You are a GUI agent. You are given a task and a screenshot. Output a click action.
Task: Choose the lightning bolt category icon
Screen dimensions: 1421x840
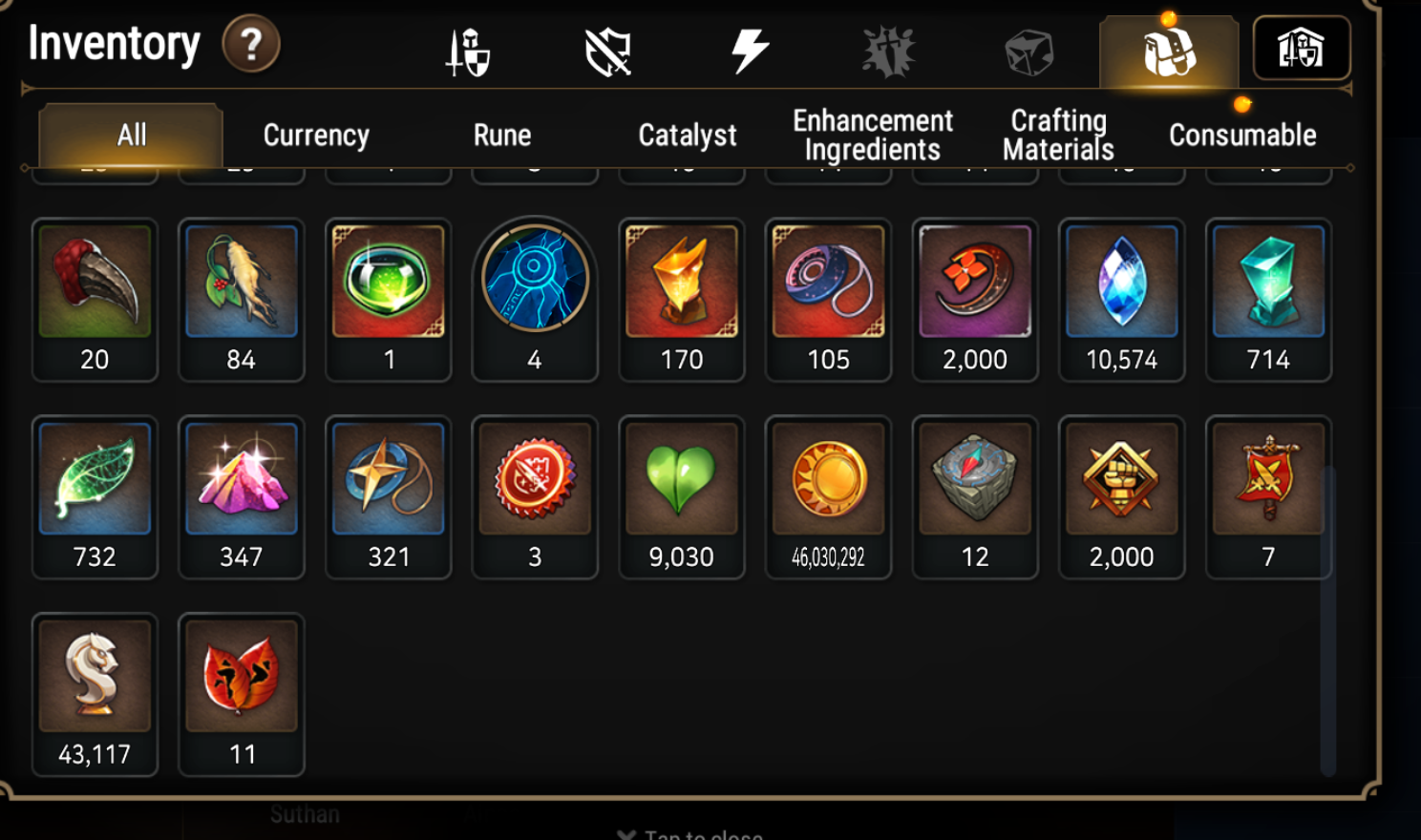tap(750, 51)
